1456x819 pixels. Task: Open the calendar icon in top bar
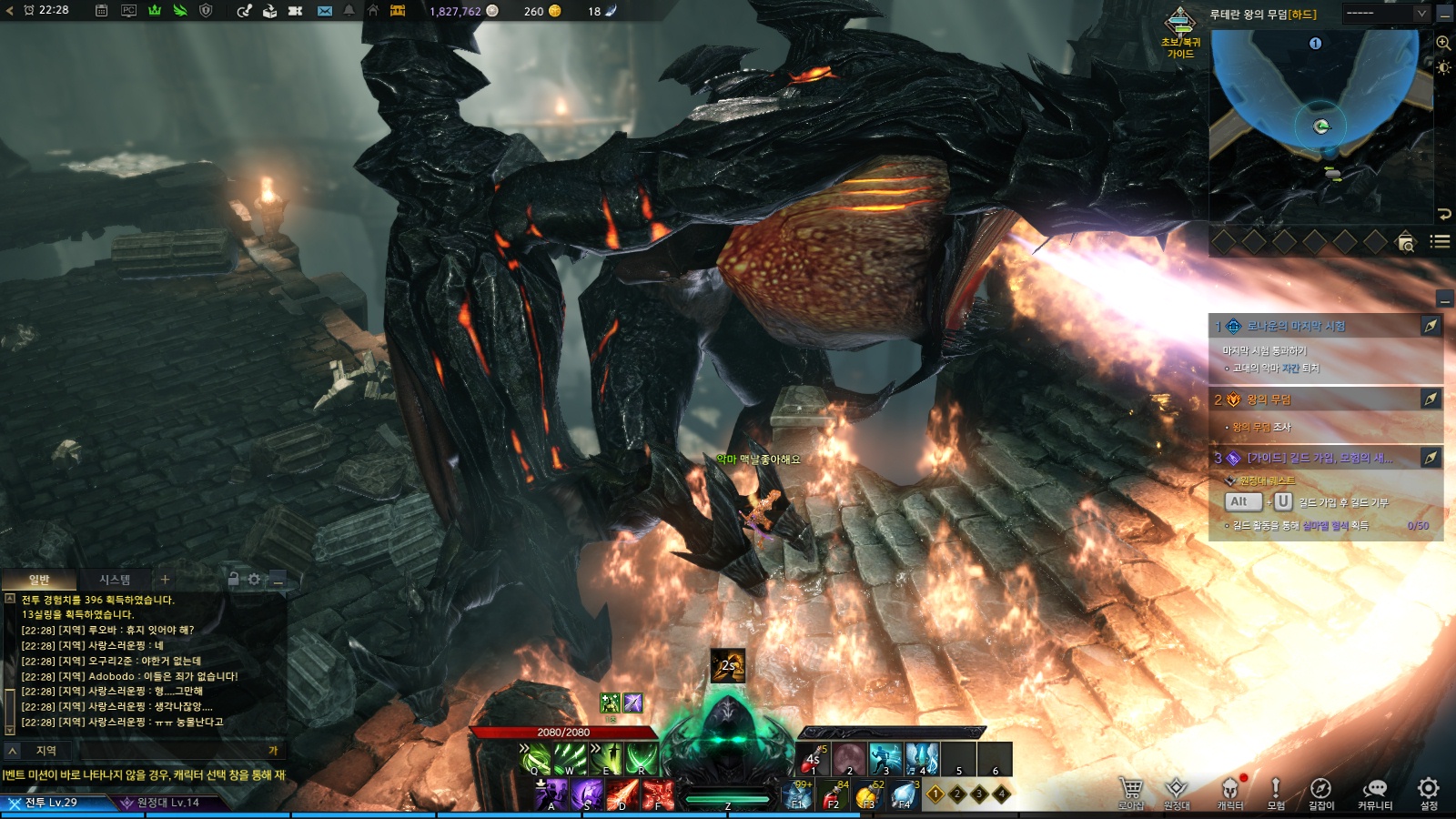pos(102,11)
